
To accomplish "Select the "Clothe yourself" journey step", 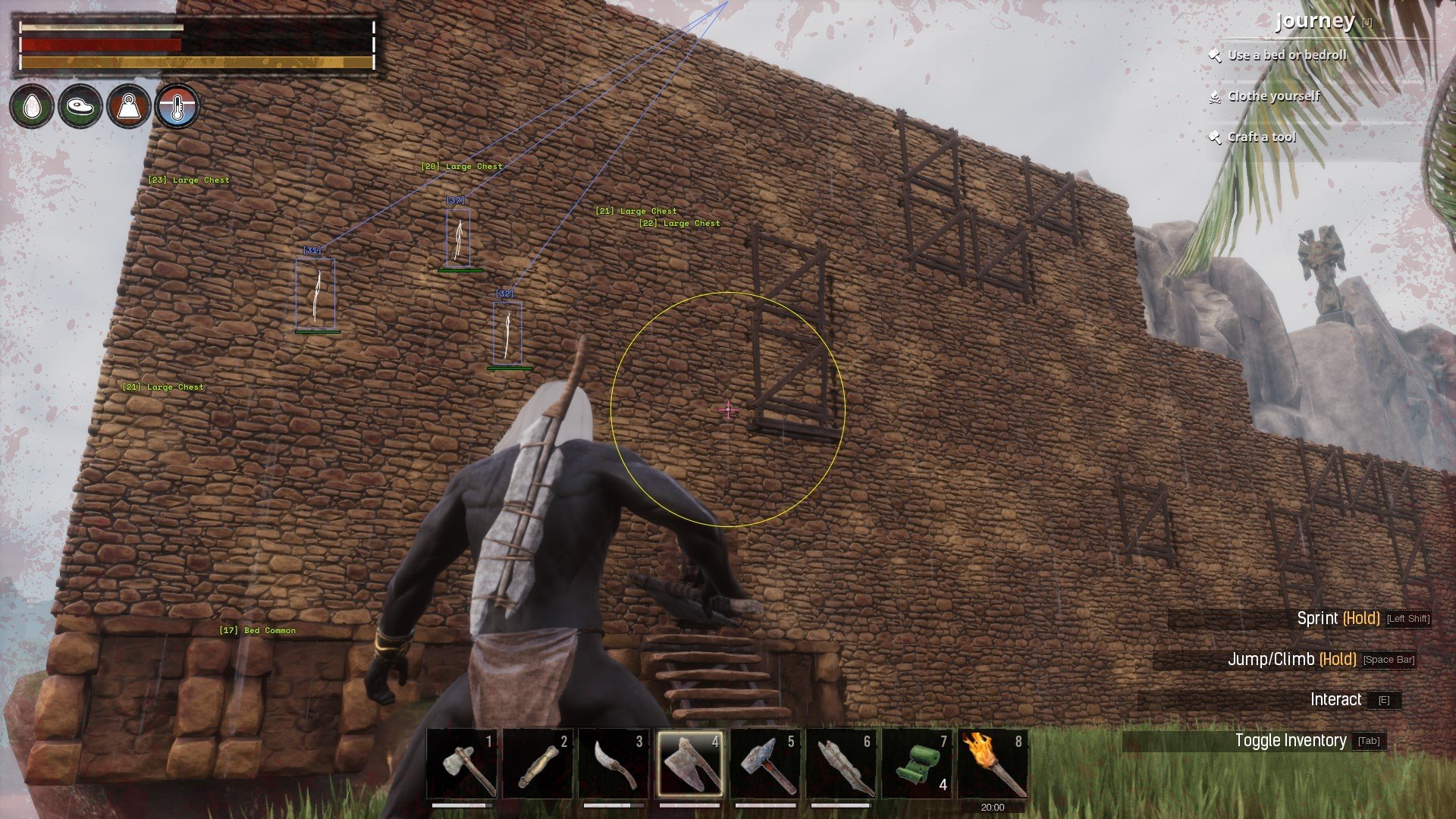I will [x=1273, y=96].
